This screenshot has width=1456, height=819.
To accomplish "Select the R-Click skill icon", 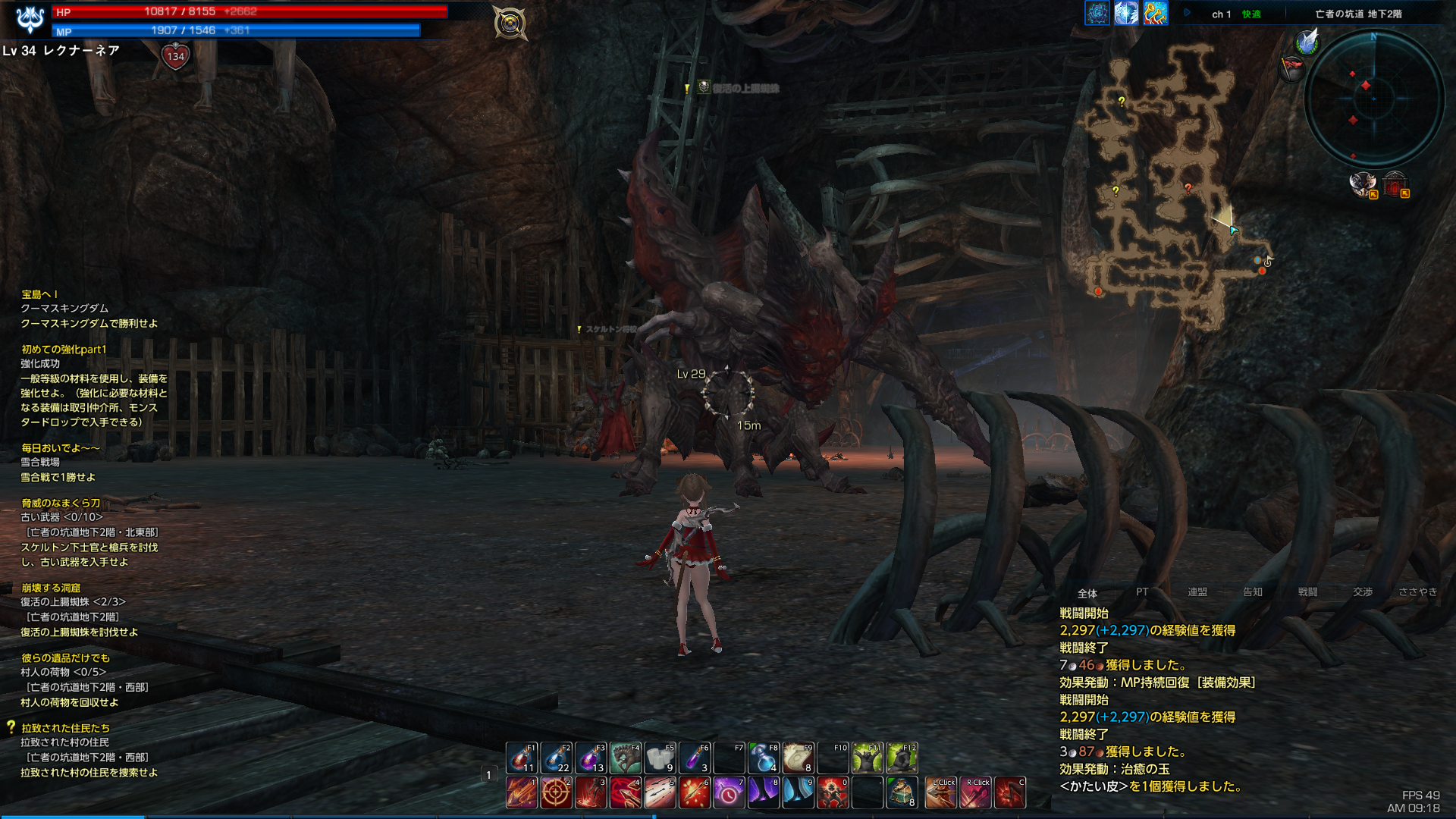I will click(x=976, y=792).
